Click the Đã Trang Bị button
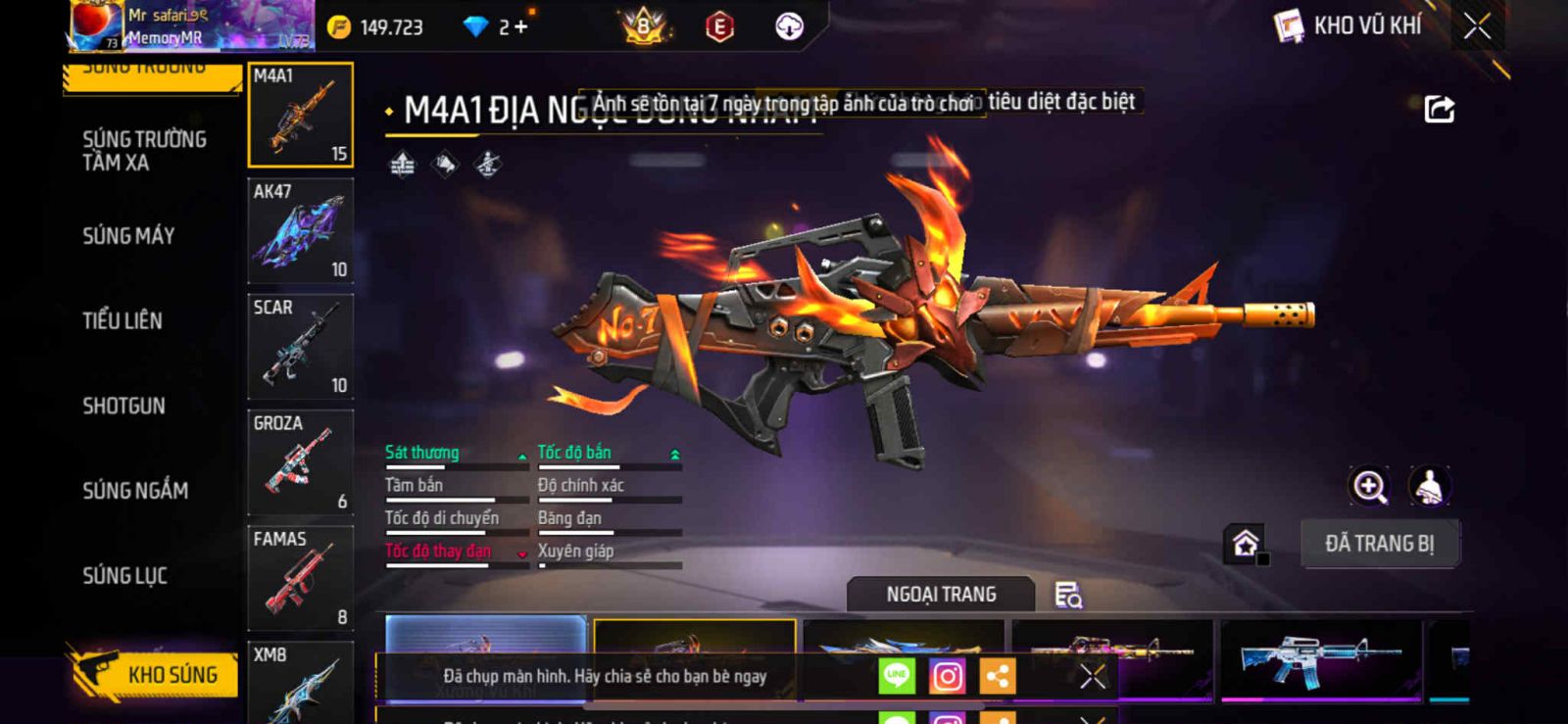 point(1379,544)
